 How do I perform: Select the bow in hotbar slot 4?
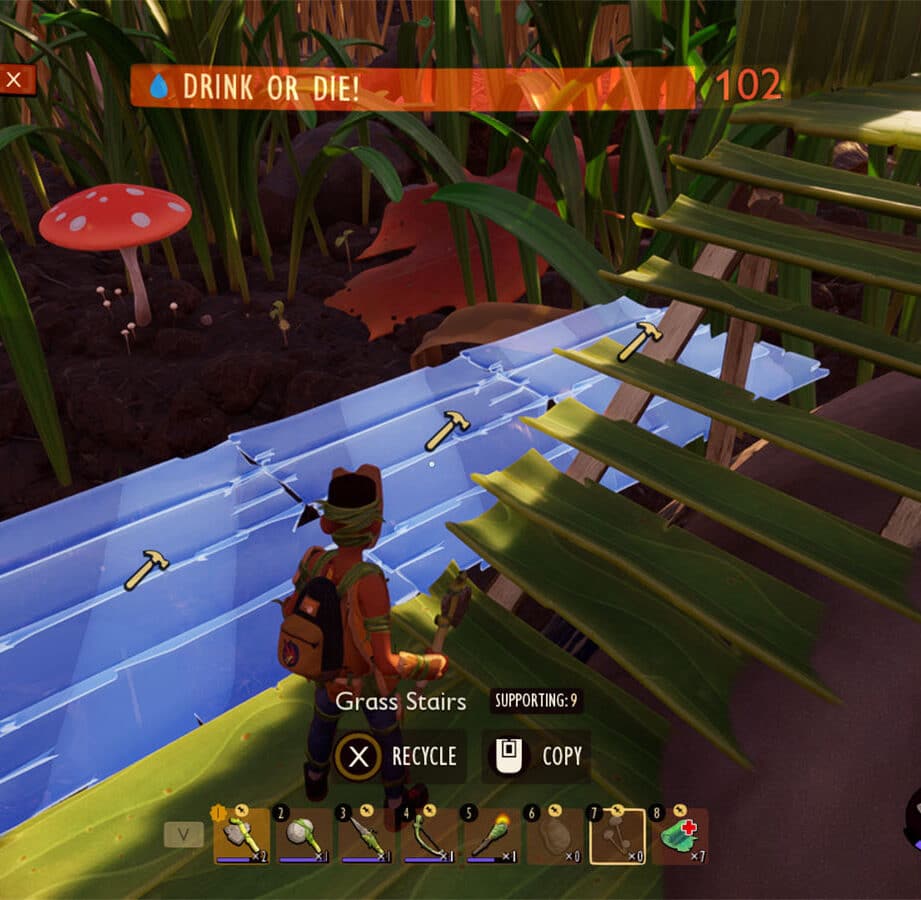pos(429,836)
